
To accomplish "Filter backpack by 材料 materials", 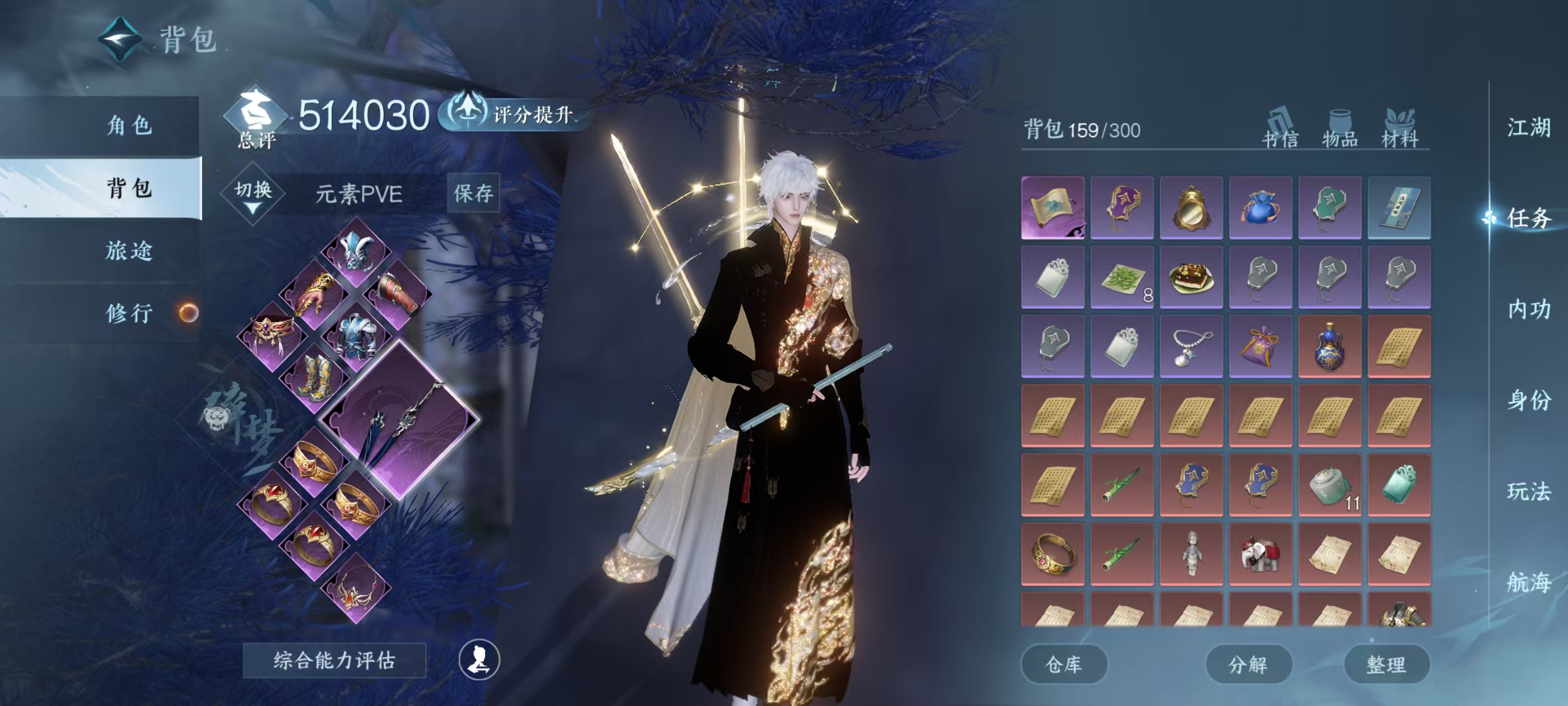I will pos(1399,128).
